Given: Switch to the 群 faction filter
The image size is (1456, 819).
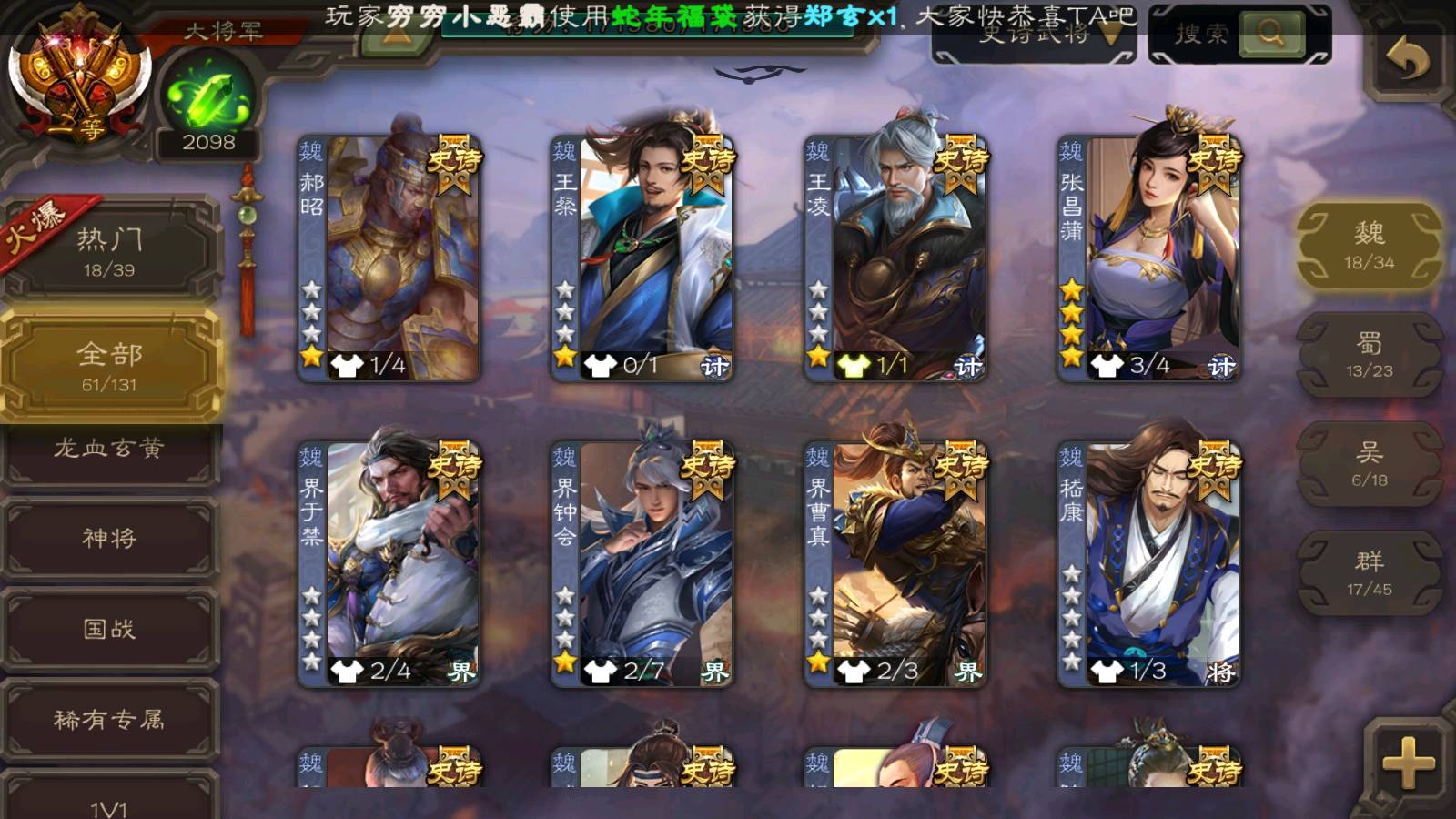Looking at the screenshot, I should [x=1369, y=573].
